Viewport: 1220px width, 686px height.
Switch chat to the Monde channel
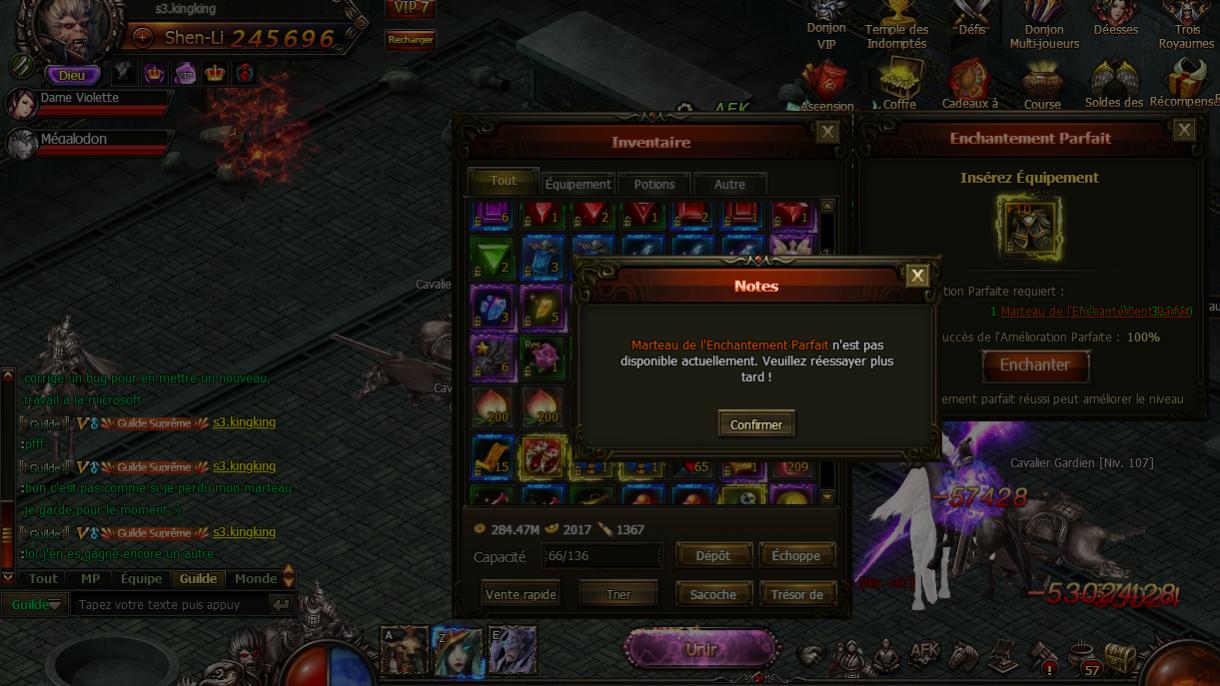[x=256, y=578]
